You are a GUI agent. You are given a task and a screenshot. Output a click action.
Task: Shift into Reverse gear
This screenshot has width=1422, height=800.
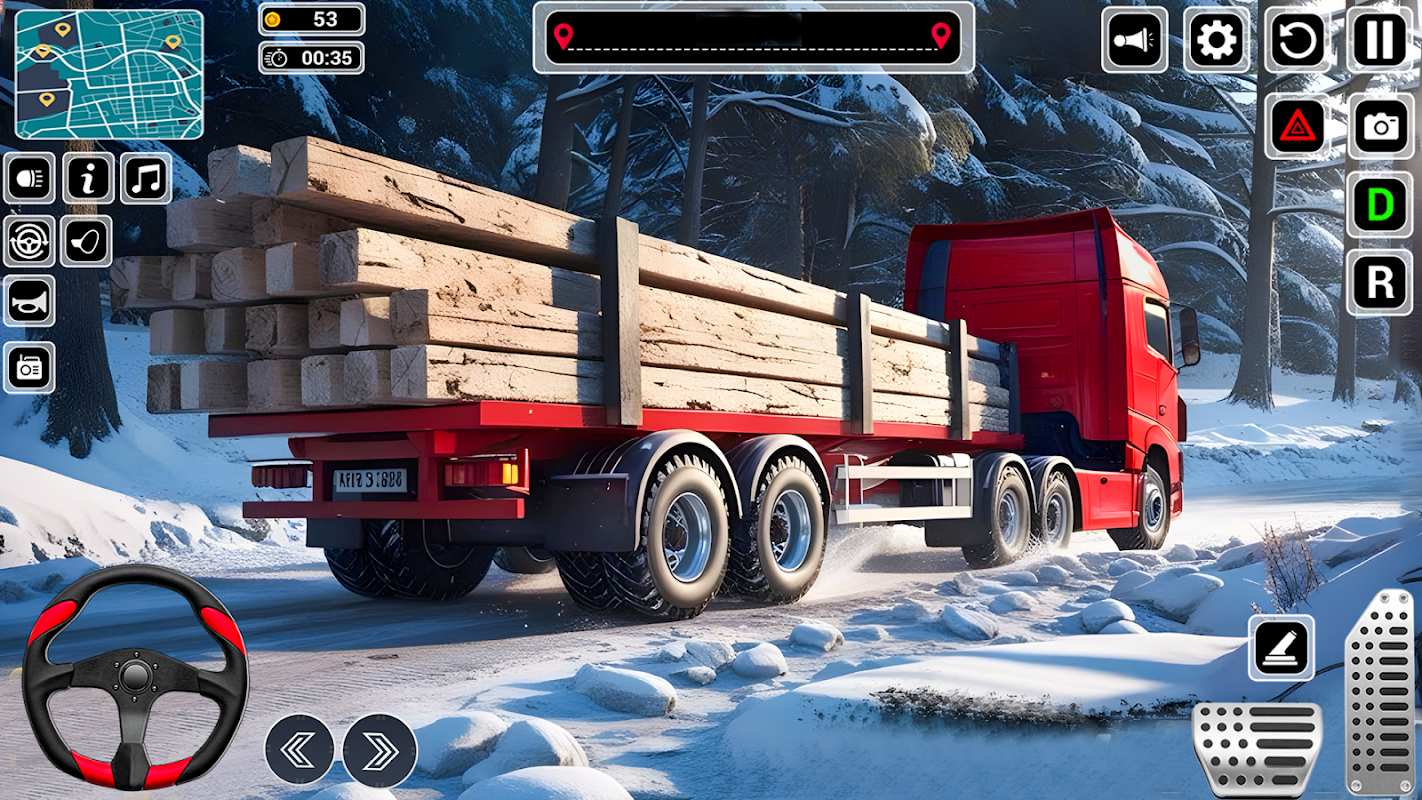tap(1380, 283)
